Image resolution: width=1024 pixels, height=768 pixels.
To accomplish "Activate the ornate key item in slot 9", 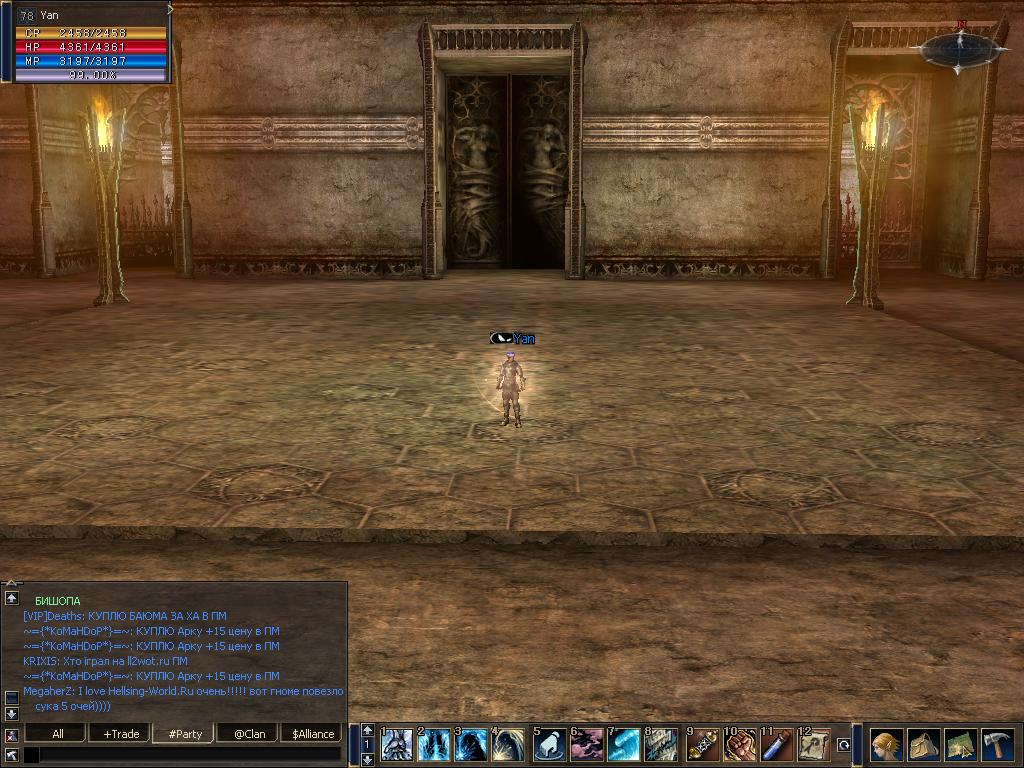I will (702, 745).
